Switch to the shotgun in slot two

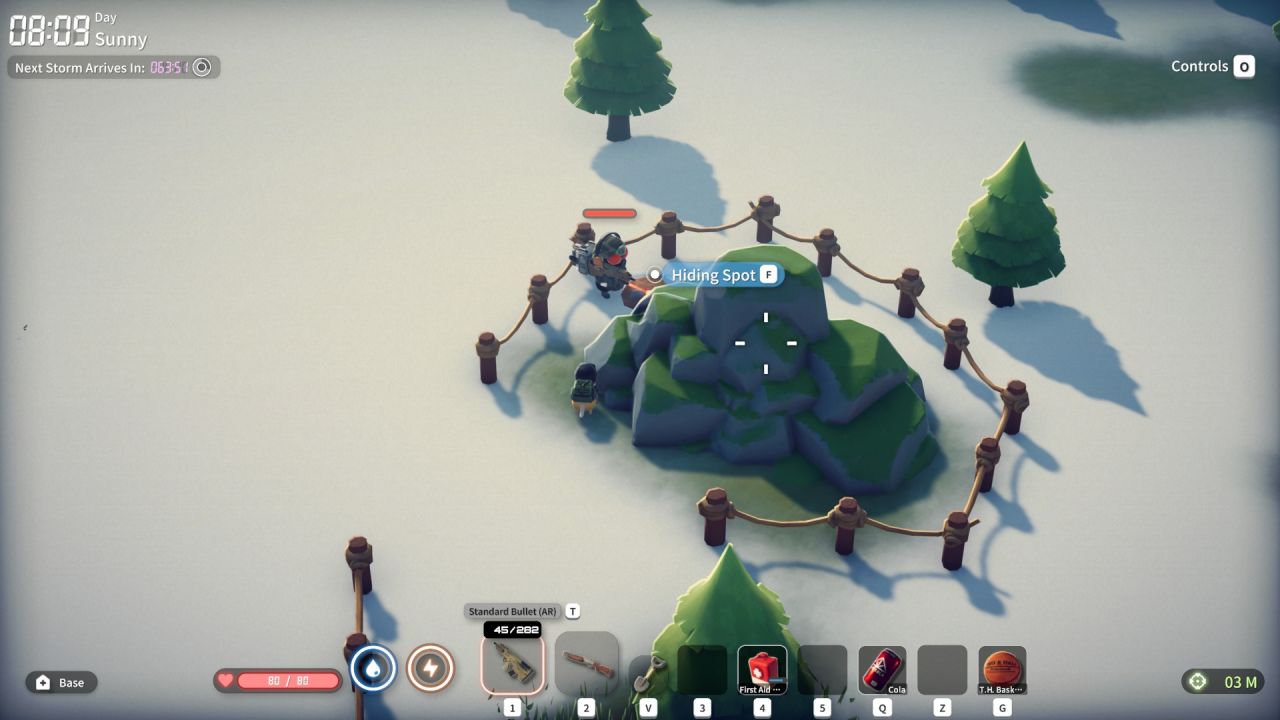[586, 663]
